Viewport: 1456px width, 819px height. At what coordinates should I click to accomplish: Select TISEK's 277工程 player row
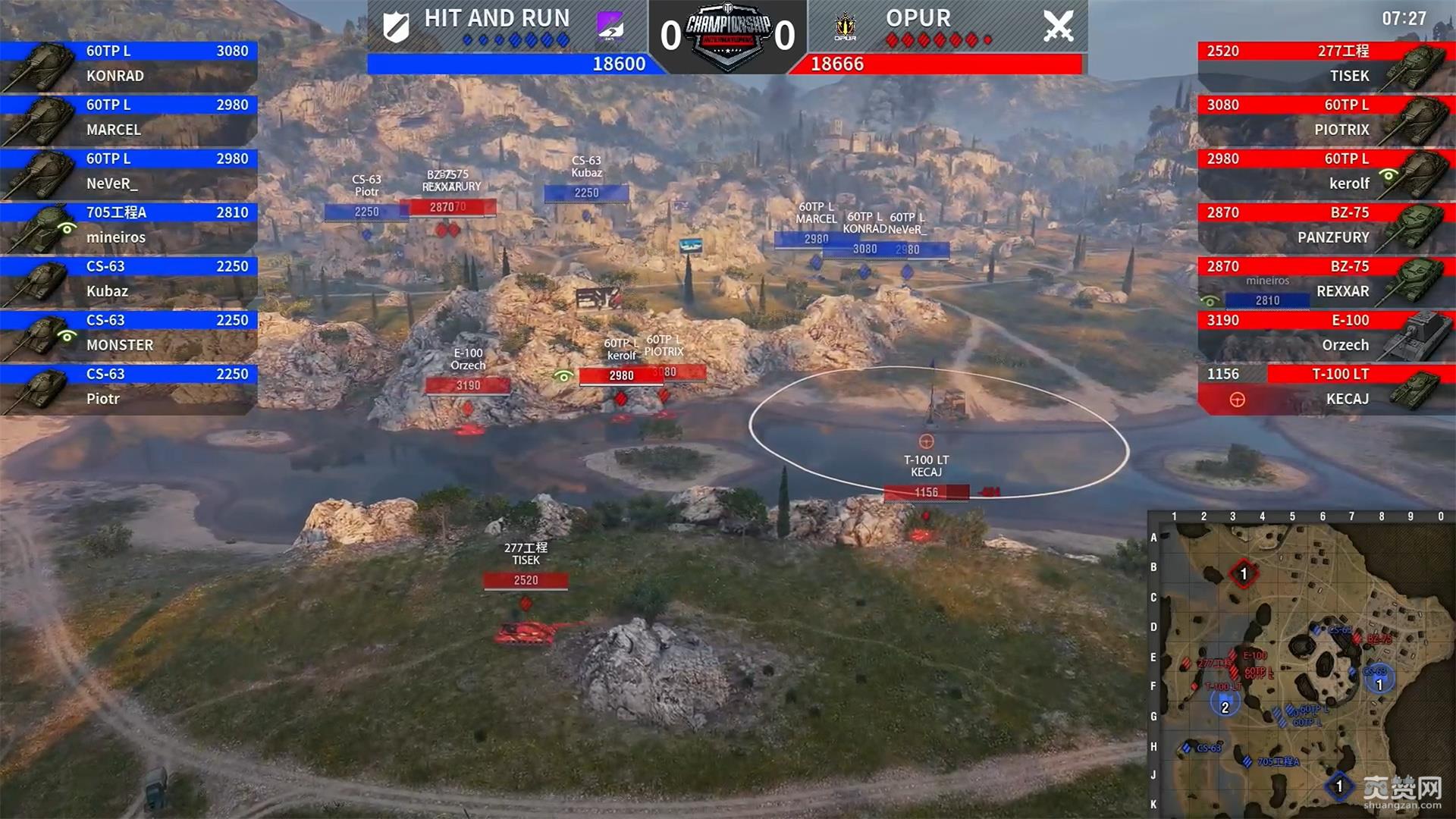click(x=1326, y=64)
